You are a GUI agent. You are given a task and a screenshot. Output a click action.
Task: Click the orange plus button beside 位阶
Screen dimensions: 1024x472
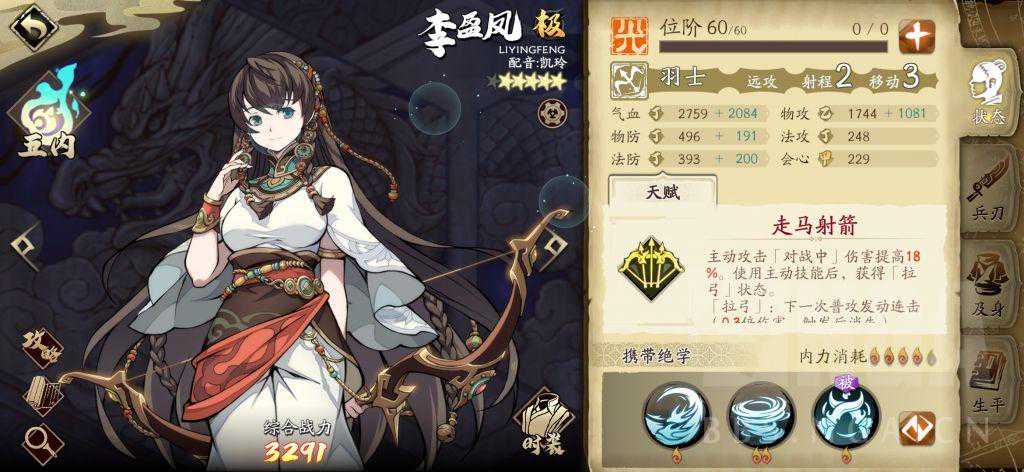915,35
